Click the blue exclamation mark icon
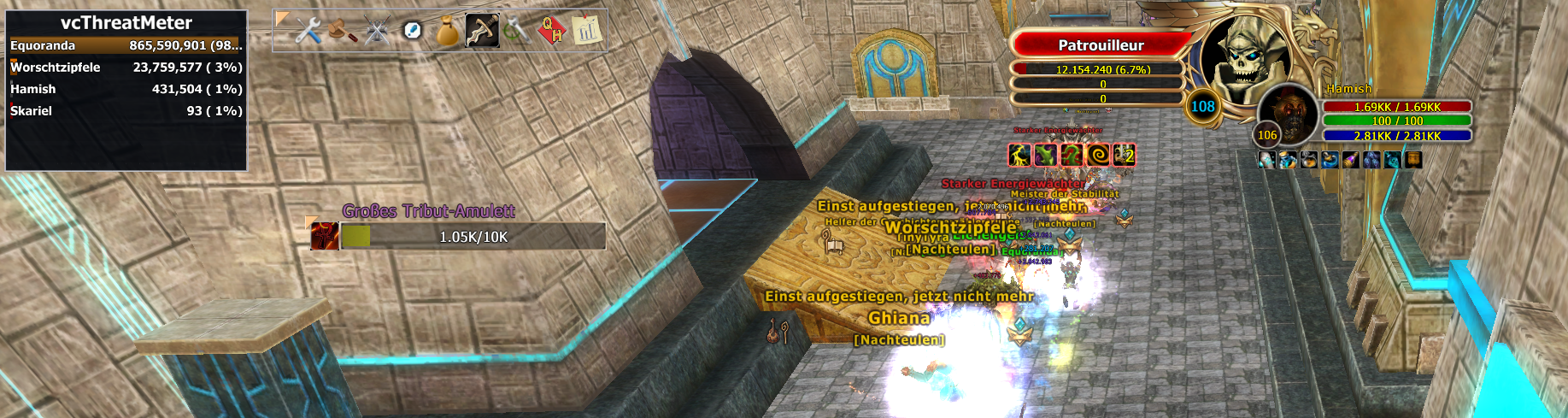Screen dimensions: 1568x418 coord(412,32)
